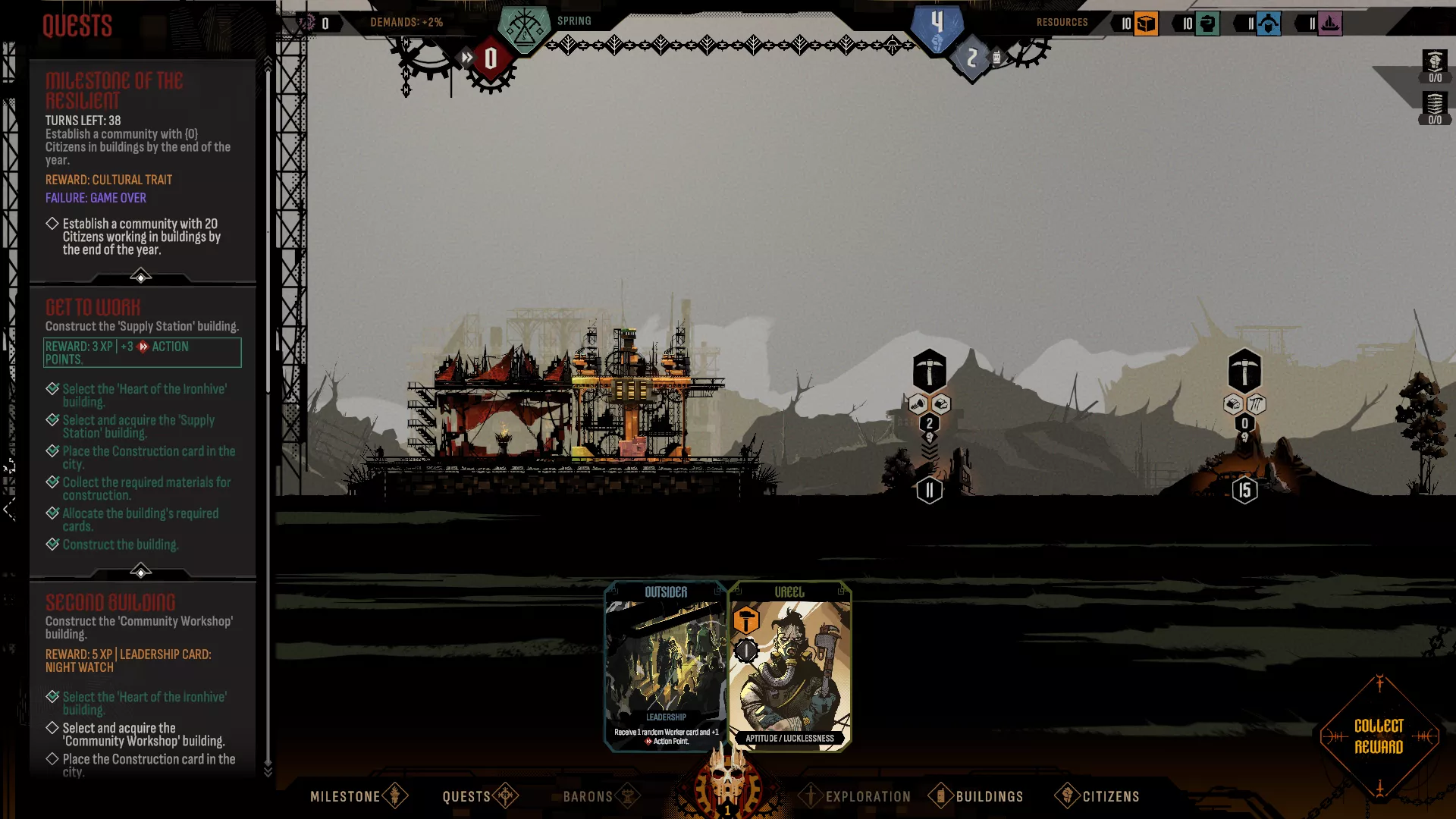Click the orange crate materials resource icon
The image size is (1456, 819).
pos(1146,24)
